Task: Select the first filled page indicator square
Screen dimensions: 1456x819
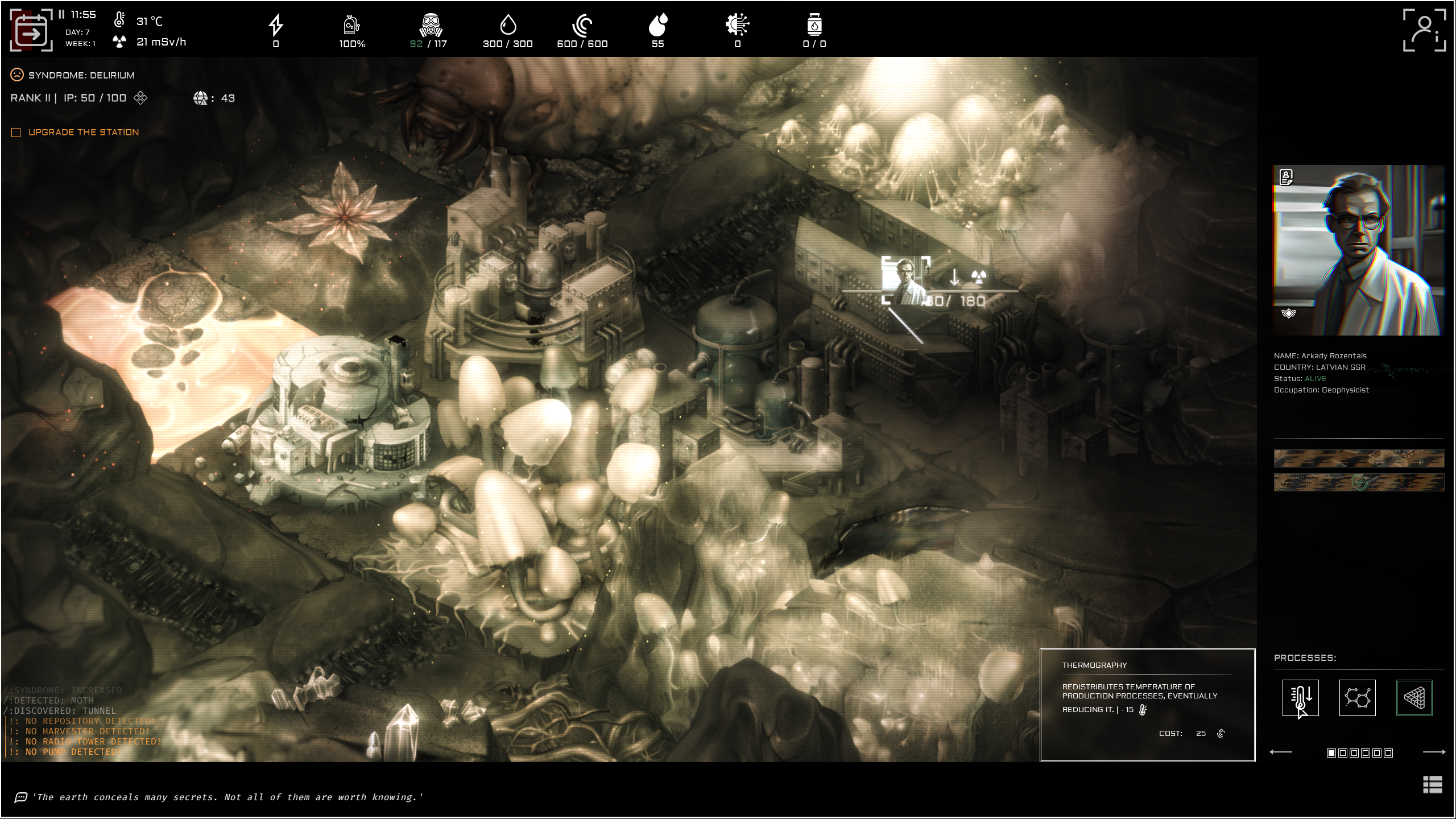Action: coord(1332,754)
